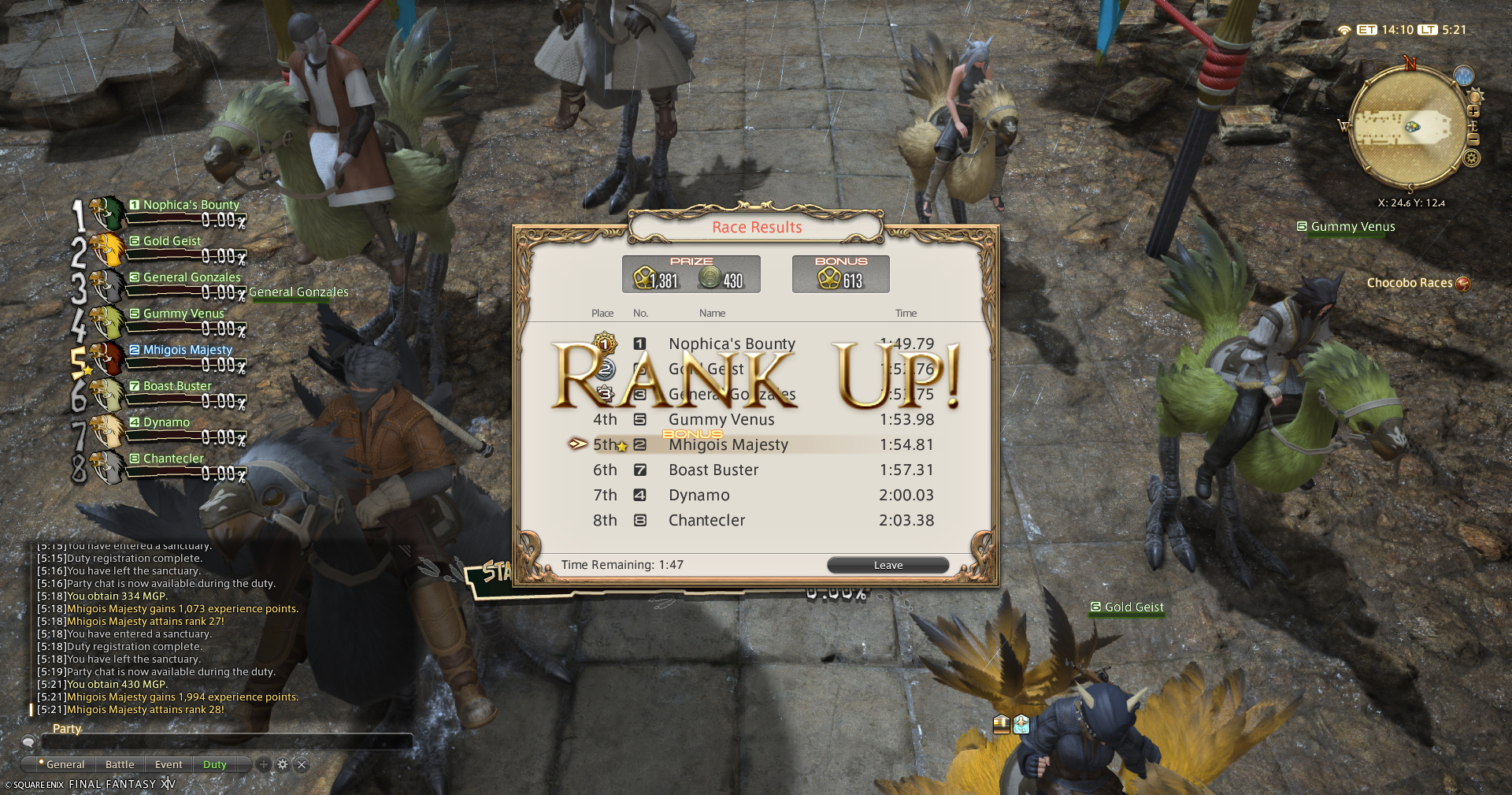
Task: Leave the race results screen
Action: 888,565
